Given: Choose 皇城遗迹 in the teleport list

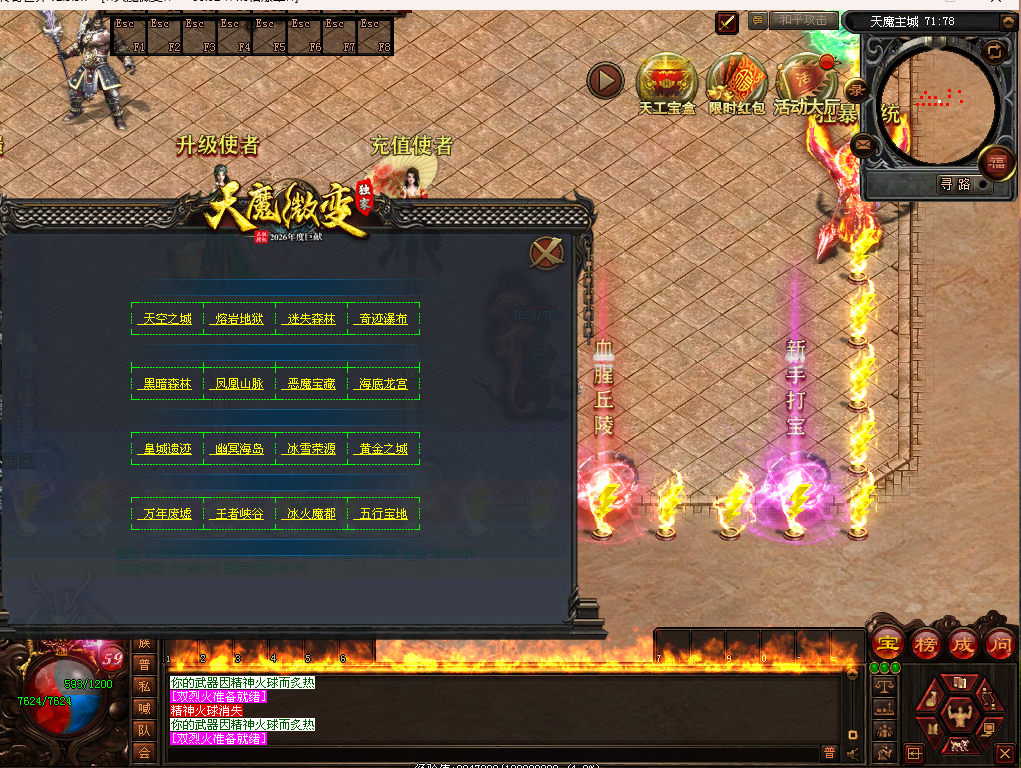Looking at the screenshot, I should coord(167,449).
